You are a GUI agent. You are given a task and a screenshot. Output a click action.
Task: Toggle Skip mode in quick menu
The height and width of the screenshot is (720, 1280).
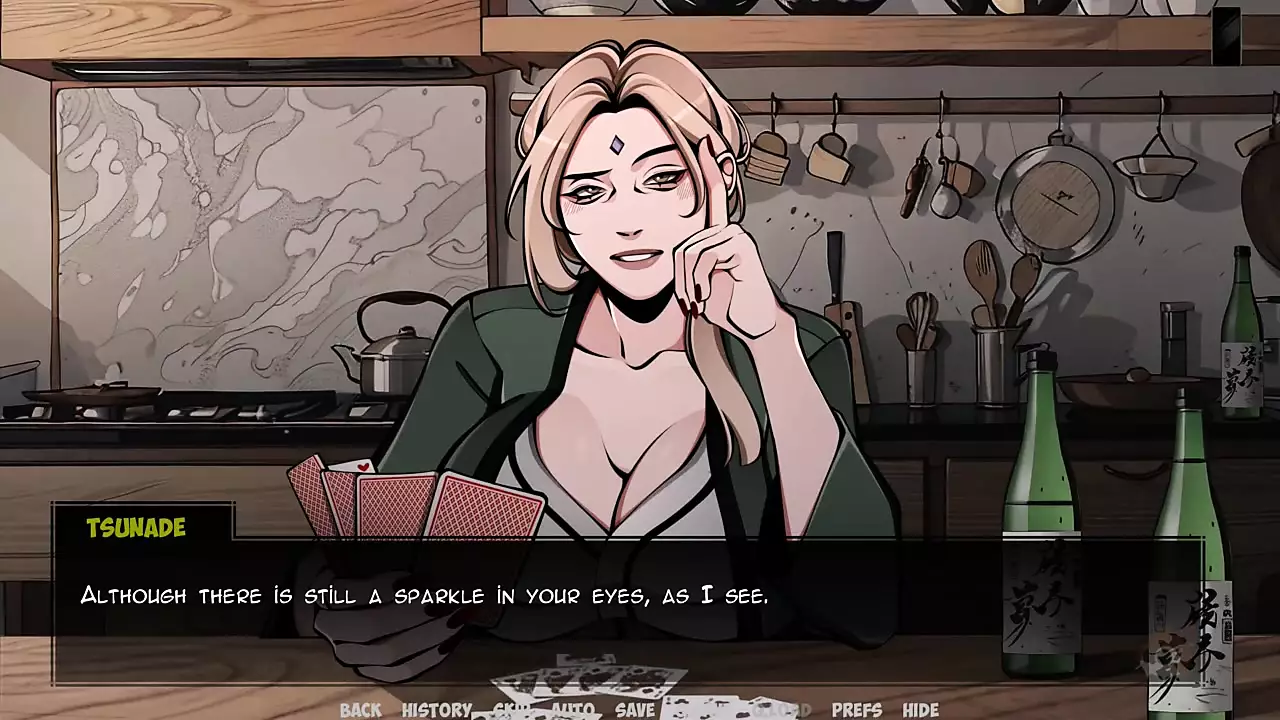pos(510,710)
